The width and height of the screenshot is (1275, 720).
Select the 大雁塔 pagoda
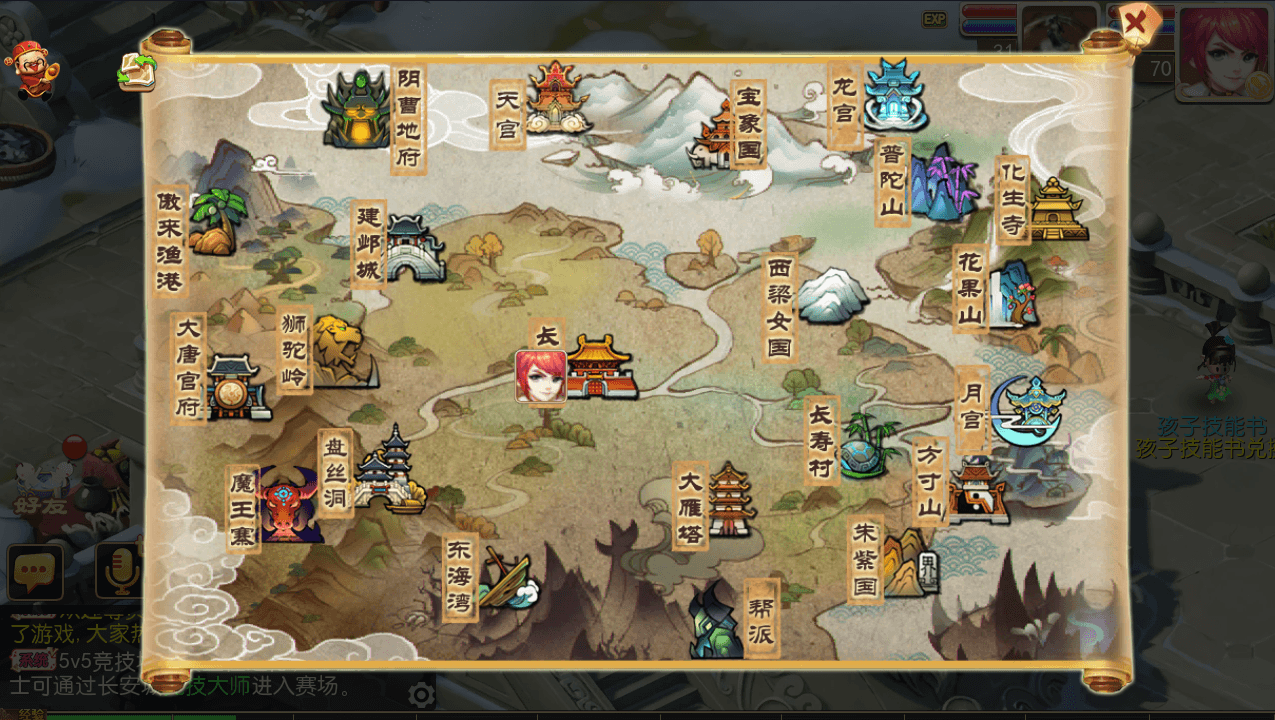pos(731,500)
